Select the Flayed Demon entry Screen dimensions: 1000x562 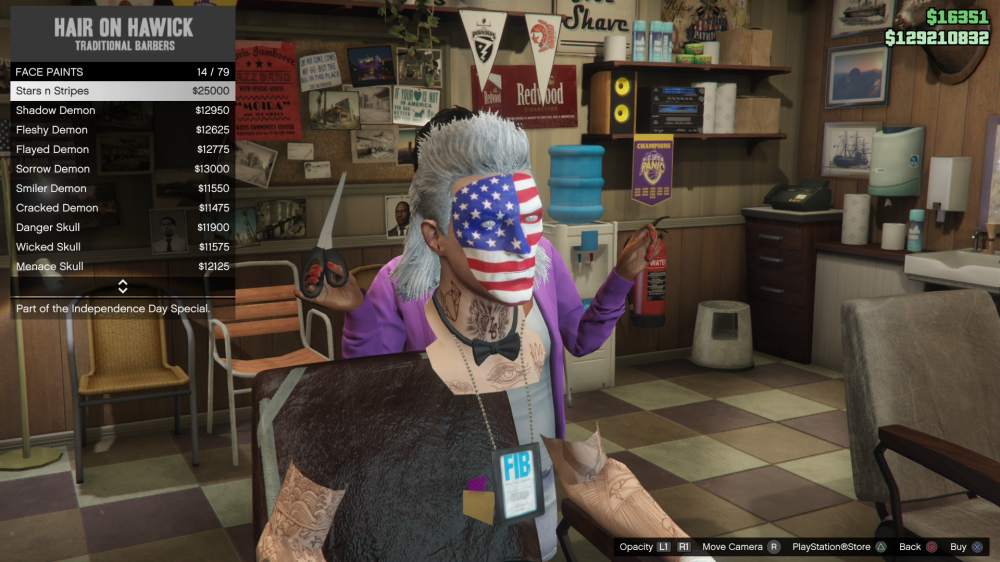click(x=122, y=149)
